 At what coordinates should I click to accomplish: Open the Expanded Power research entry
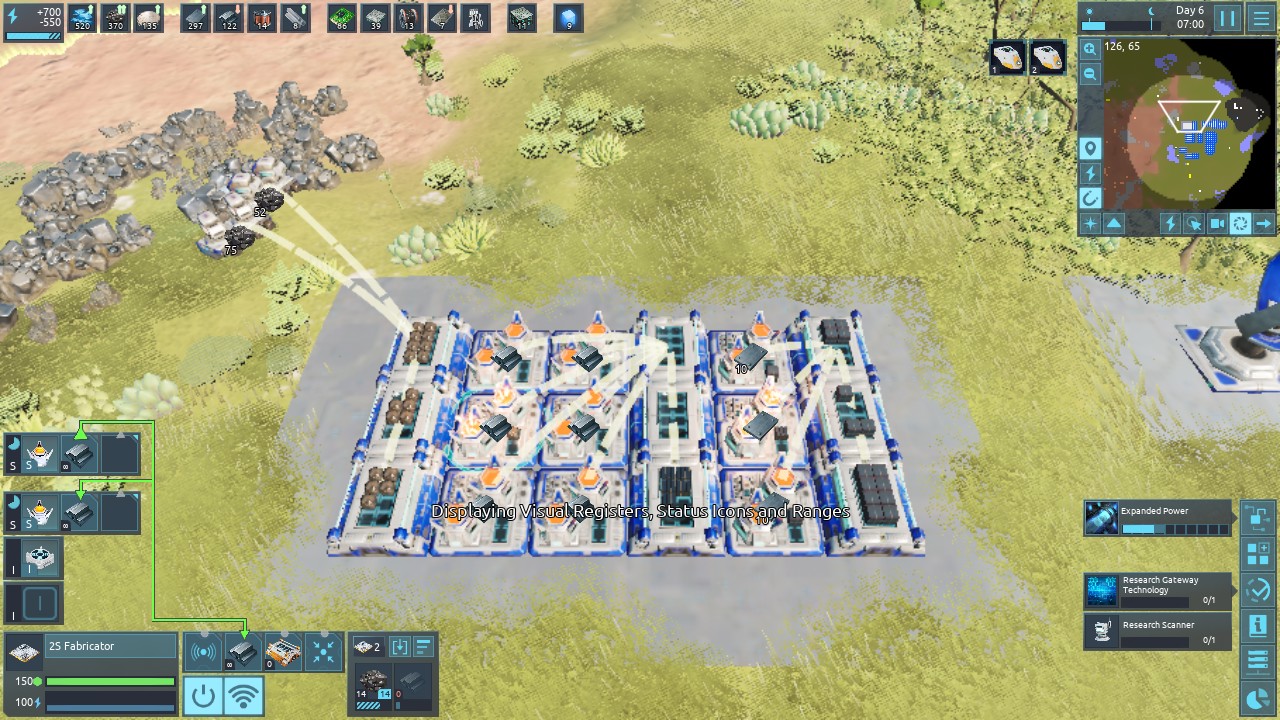tap(1157, 518)
